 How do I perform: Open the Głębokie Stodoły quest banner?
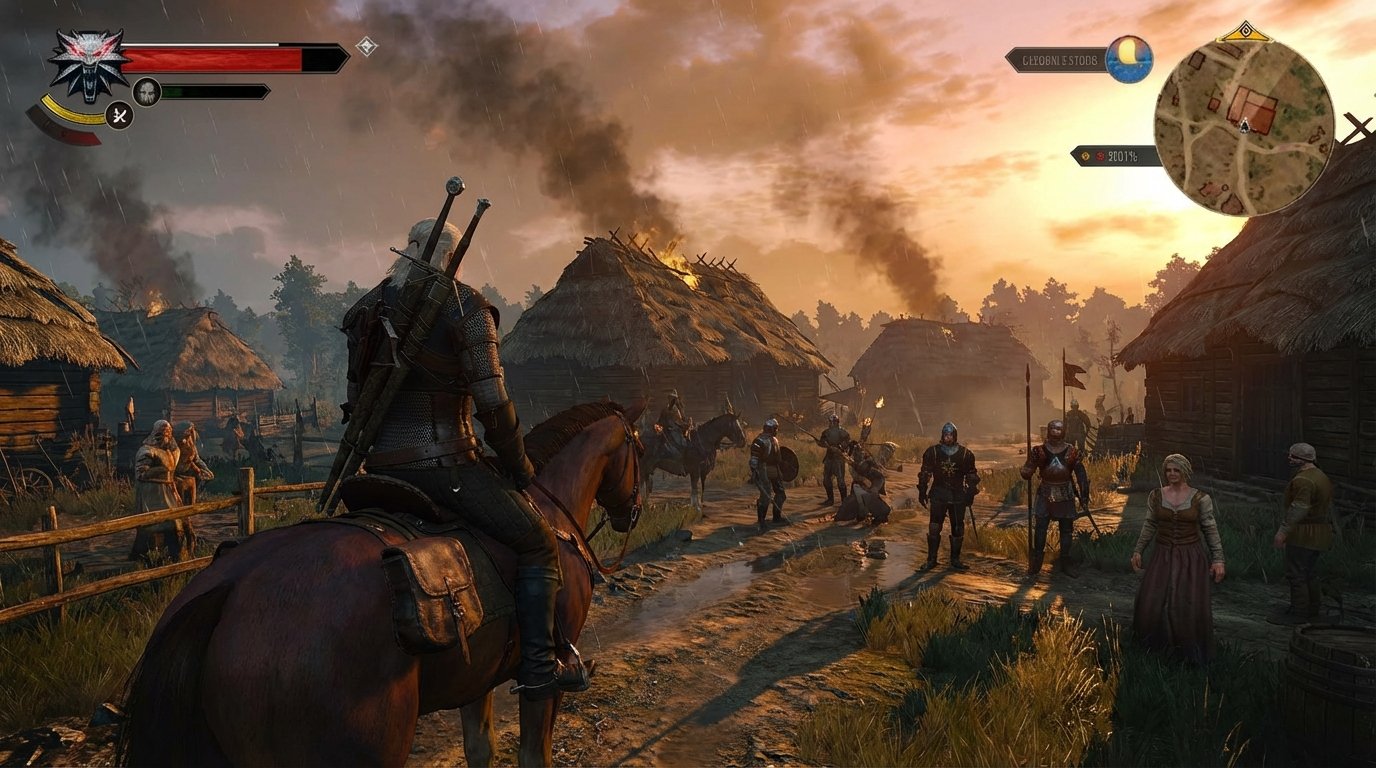point(1059,60)
